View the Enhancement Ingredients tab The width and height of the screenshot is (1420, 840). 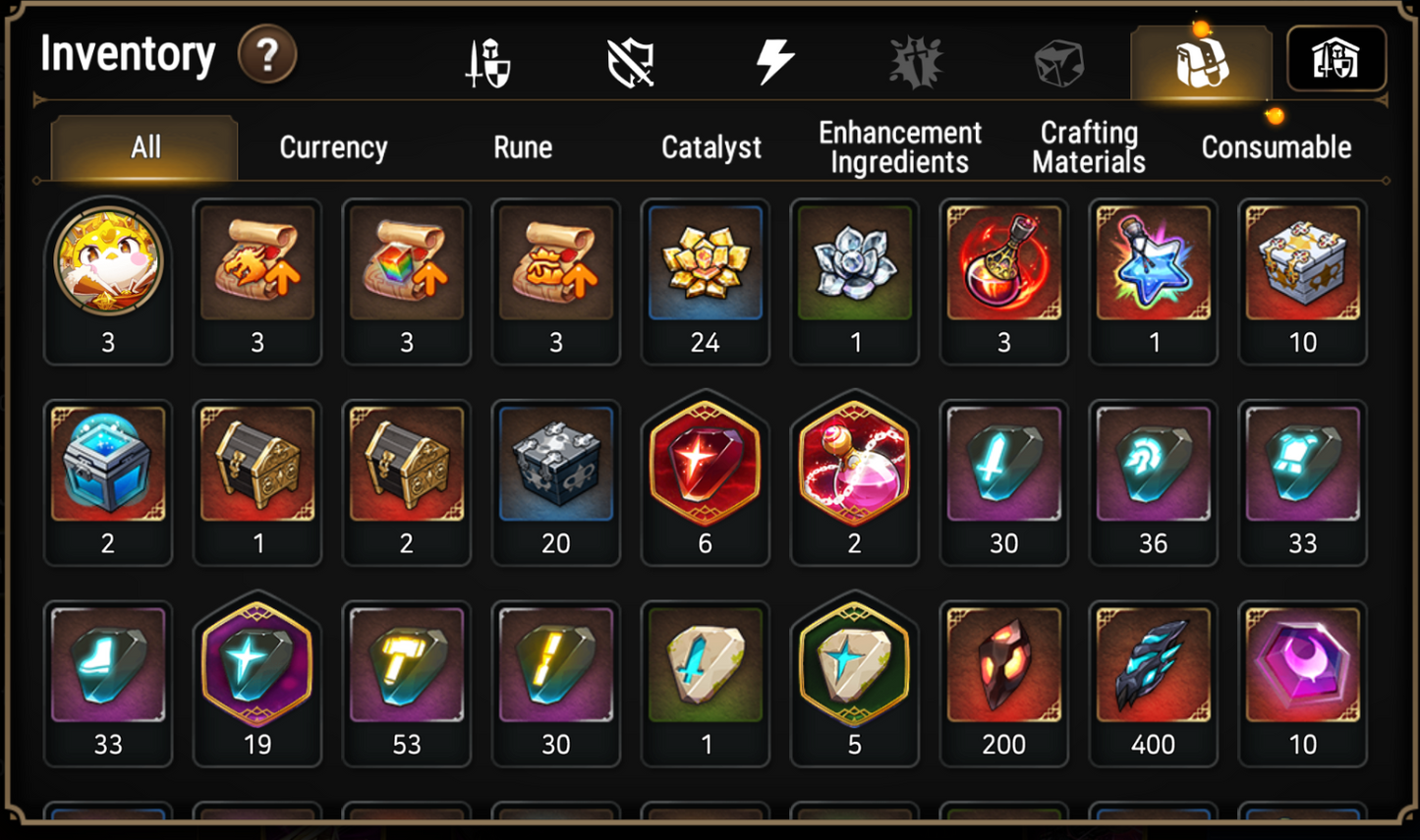pyautogui.click(x=898, y=147)
